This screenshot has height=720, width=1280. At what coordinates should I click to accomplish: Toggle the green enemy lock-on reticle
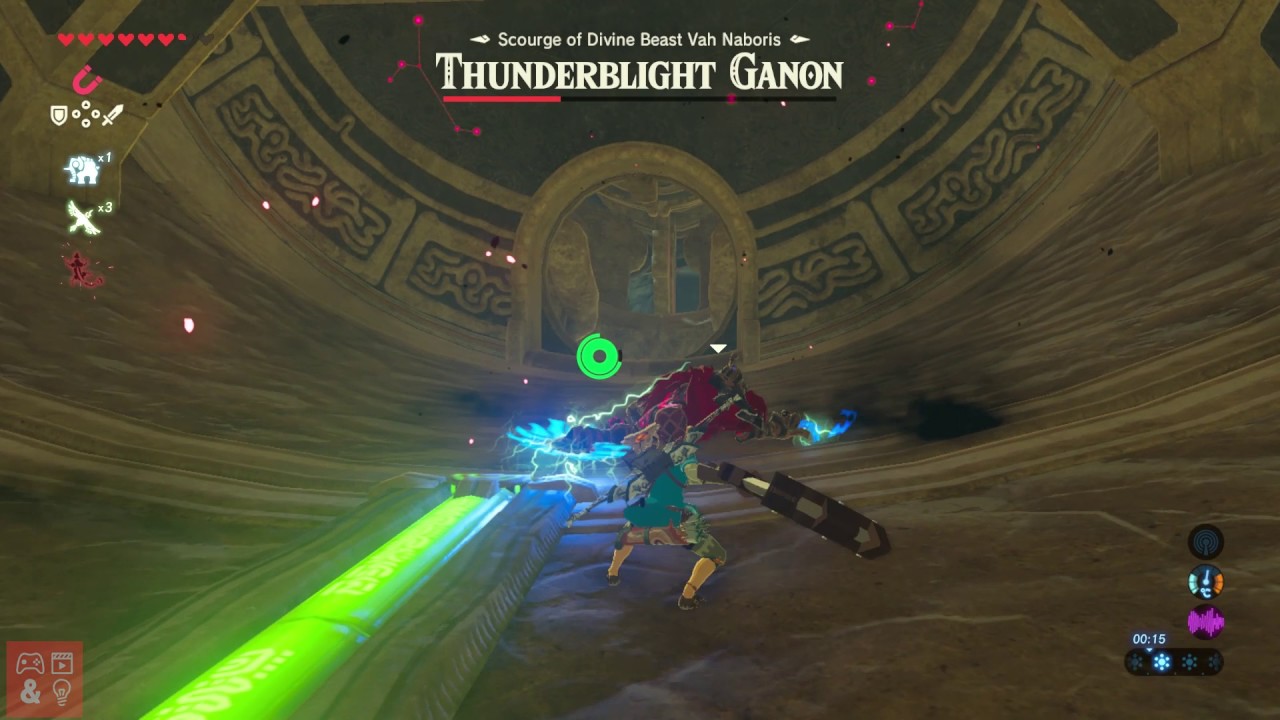point(597,355)
